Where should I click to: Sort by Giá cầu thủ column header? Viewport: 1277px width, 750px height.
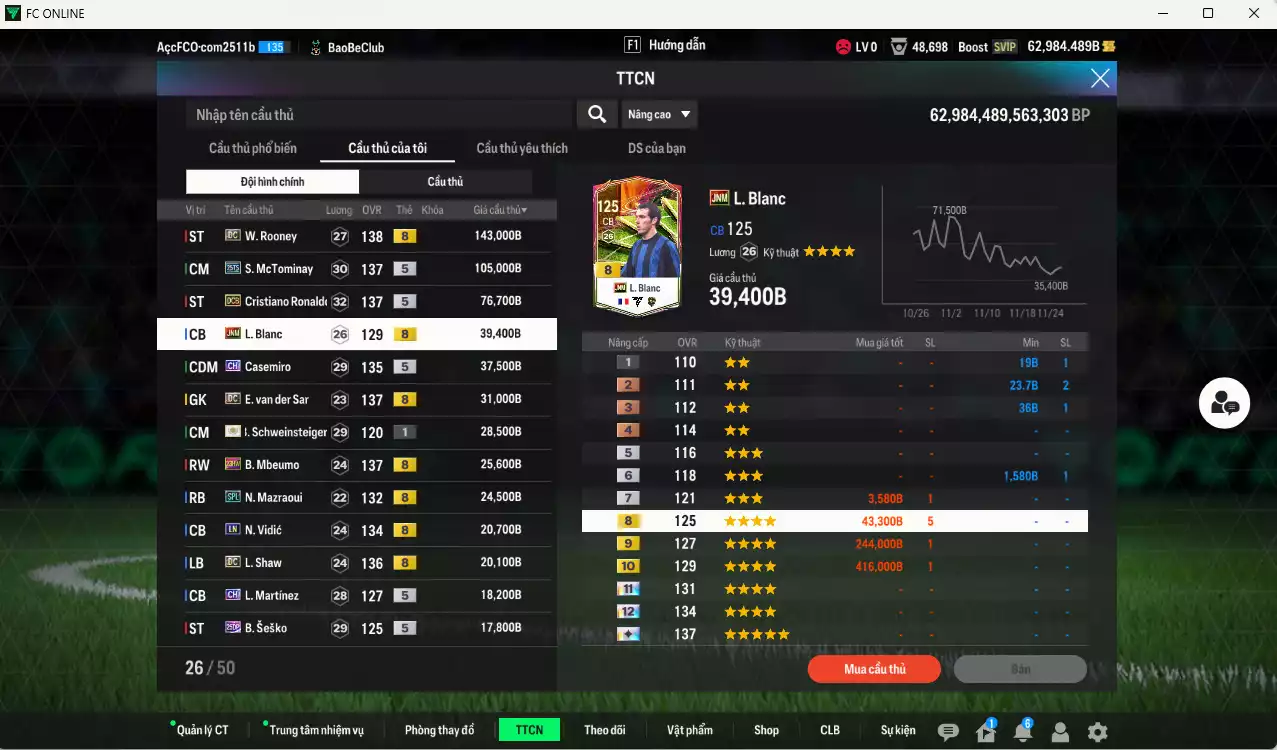[500, 210]
